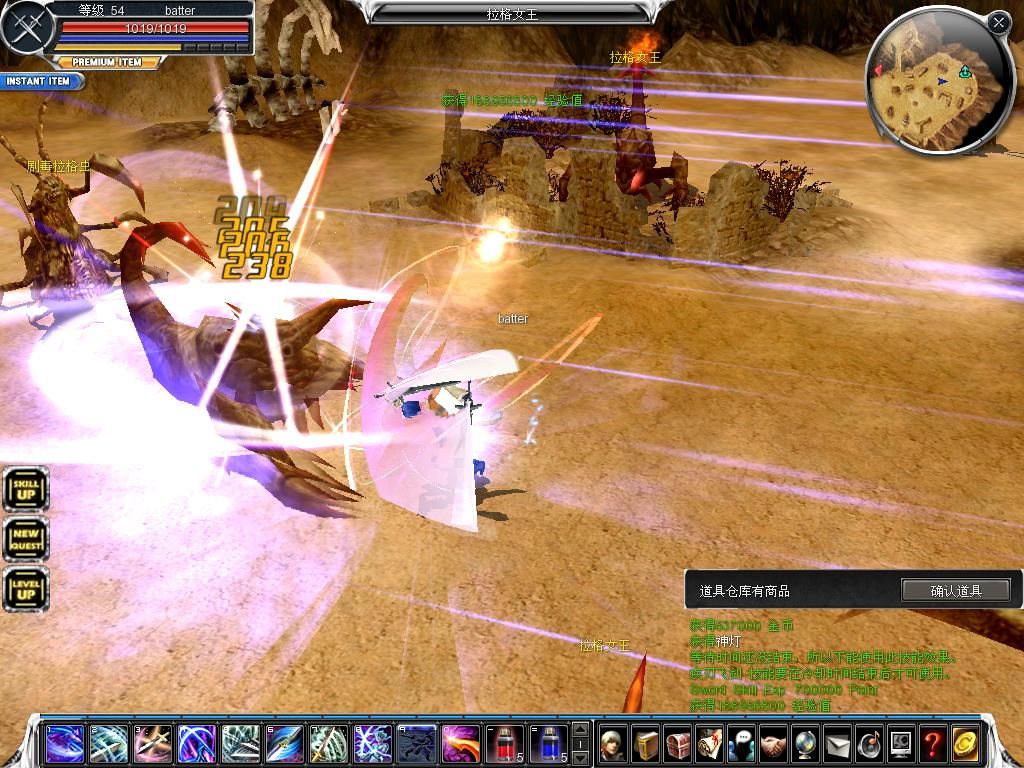The image size is (1024, 768).
Task: Open the character portrait menu
Action: click(613, 744)
